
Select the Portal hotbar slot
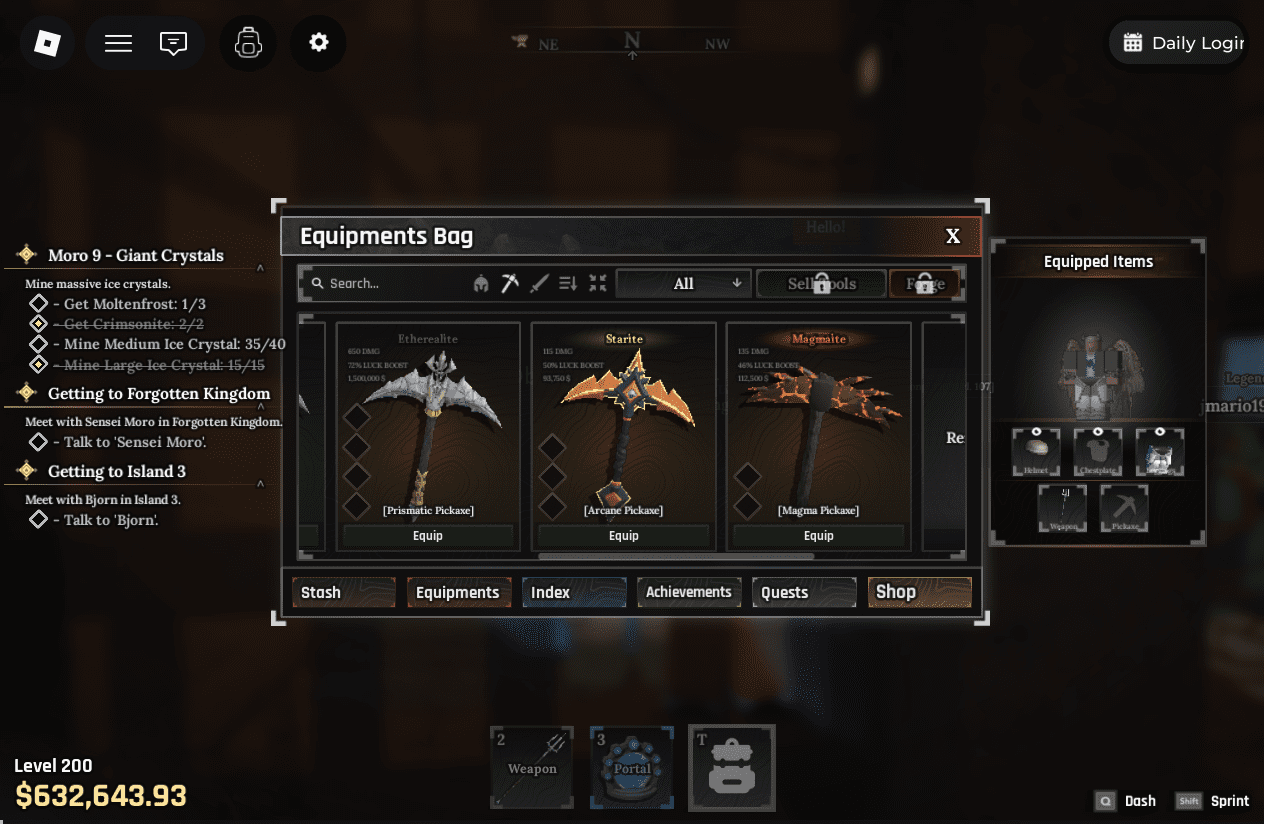tap(632, 767)
